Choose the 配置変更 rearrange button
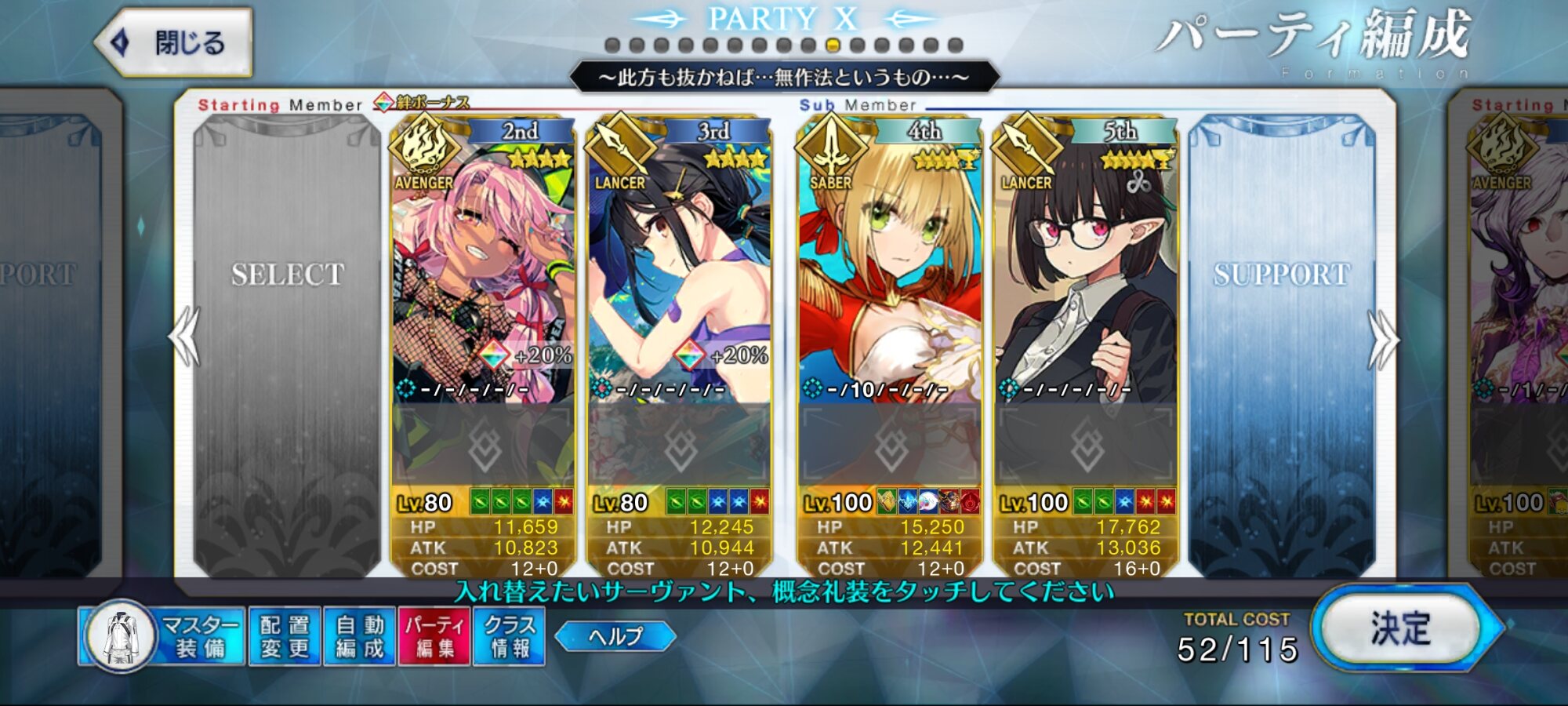Viewport: 1568px width, 706px height. pos(285,636)
